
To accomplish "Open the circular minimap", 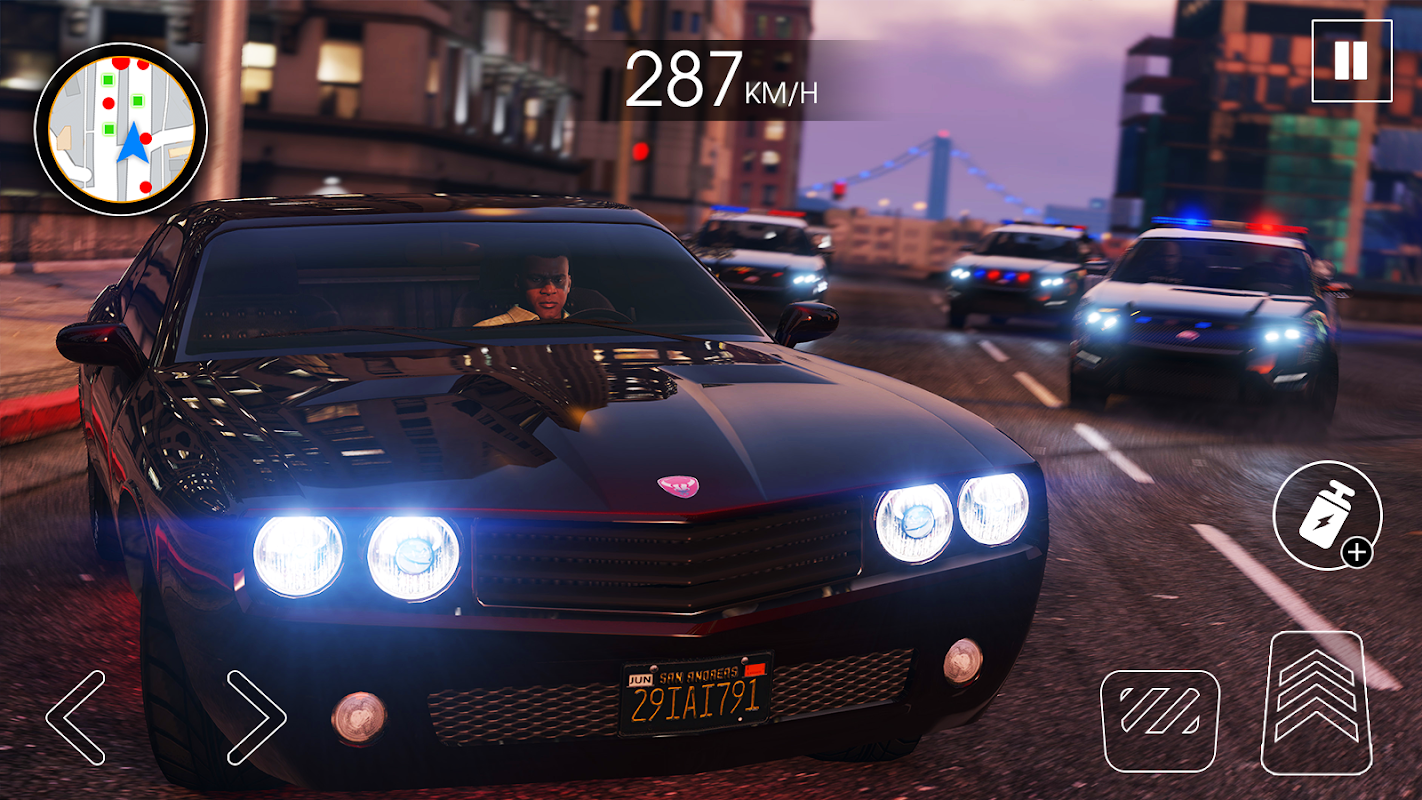I will coord(121,129).
